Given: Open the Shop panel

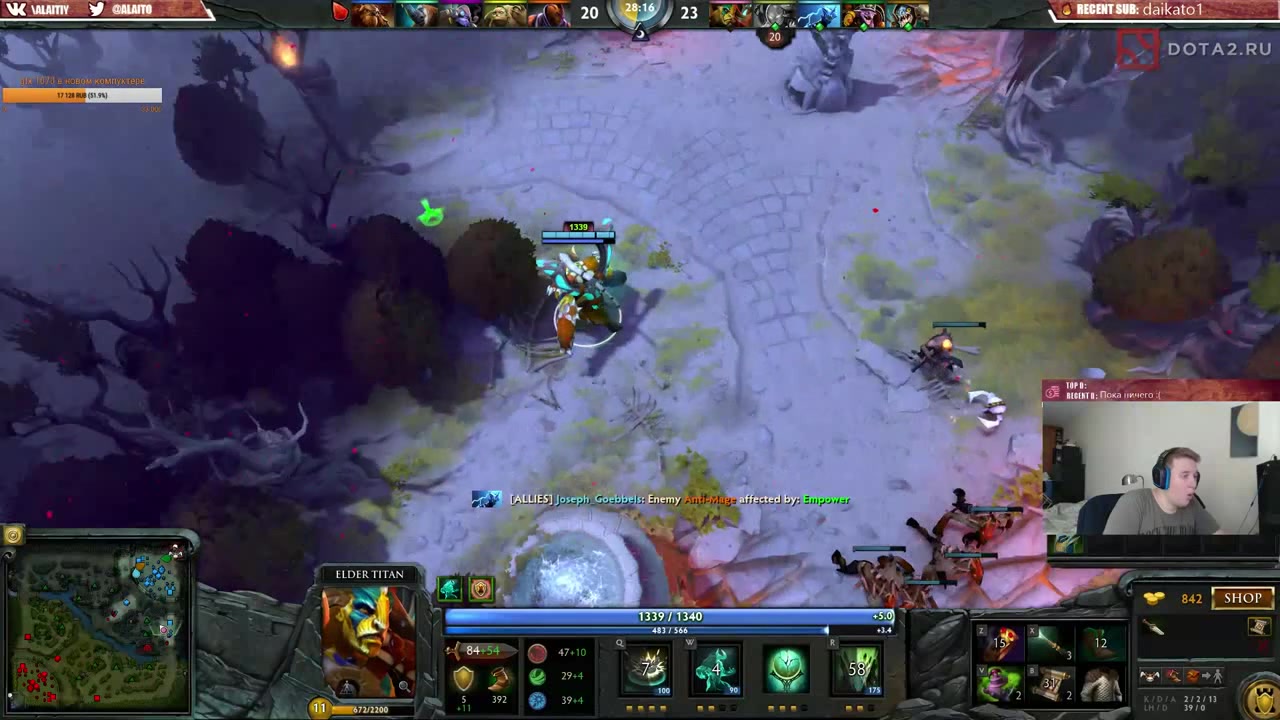Looking at the screenshot, I should coord(1242,598).
